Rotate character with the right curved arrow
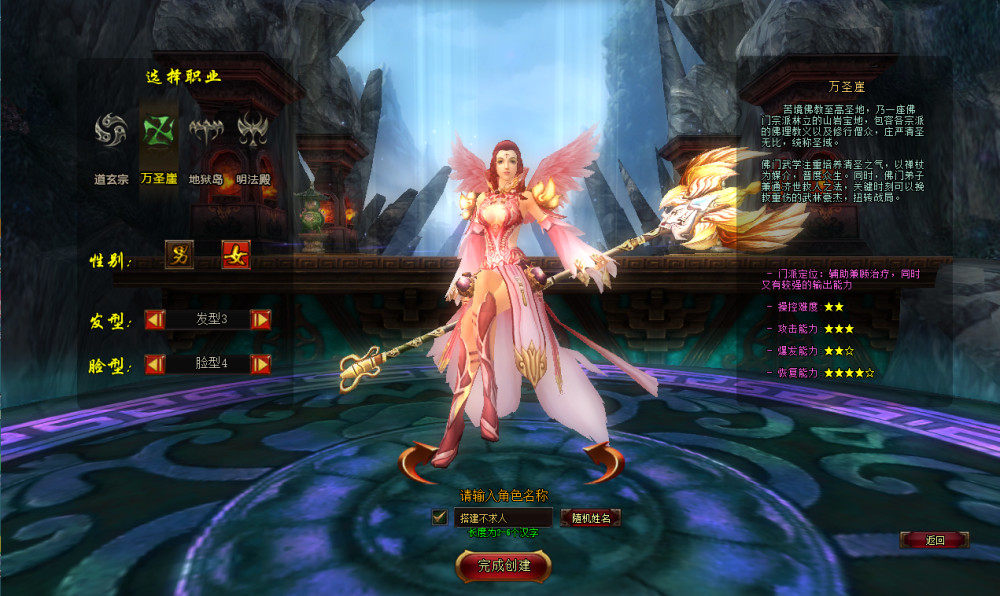The image size is (1000, 596). (604, 462)
